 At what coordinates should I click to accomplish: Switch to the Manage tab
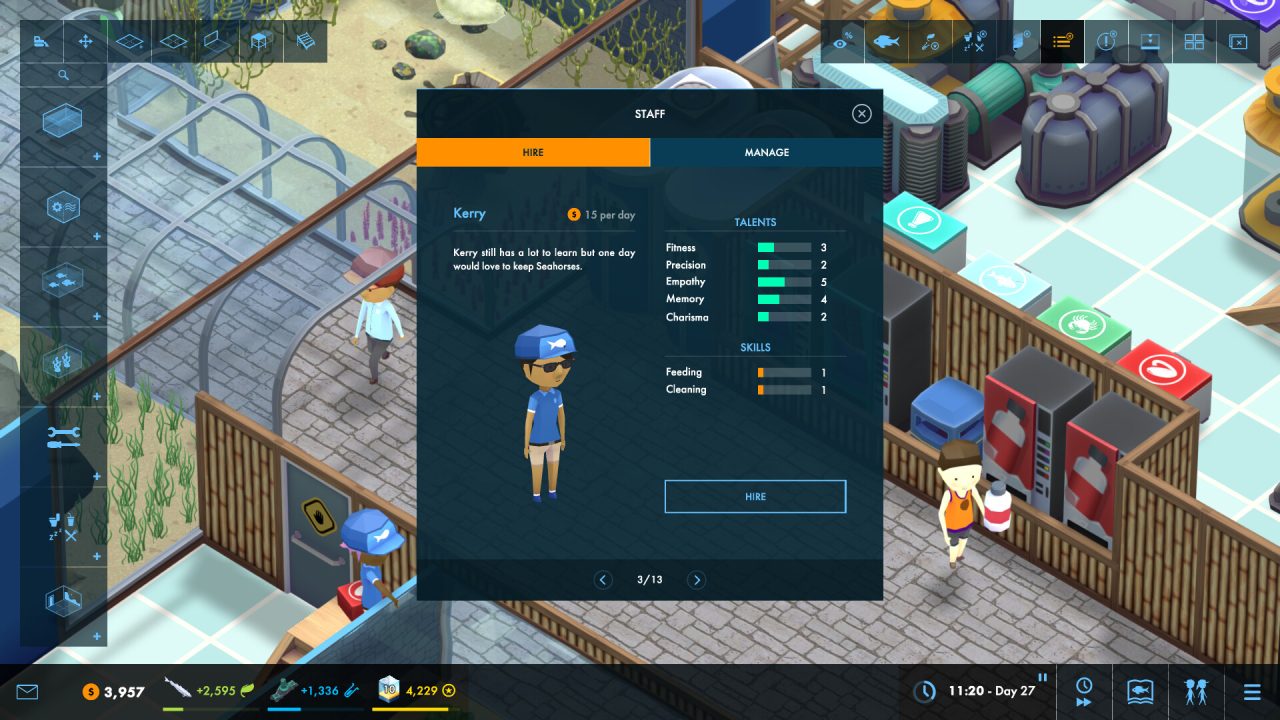tap(766, 152)
